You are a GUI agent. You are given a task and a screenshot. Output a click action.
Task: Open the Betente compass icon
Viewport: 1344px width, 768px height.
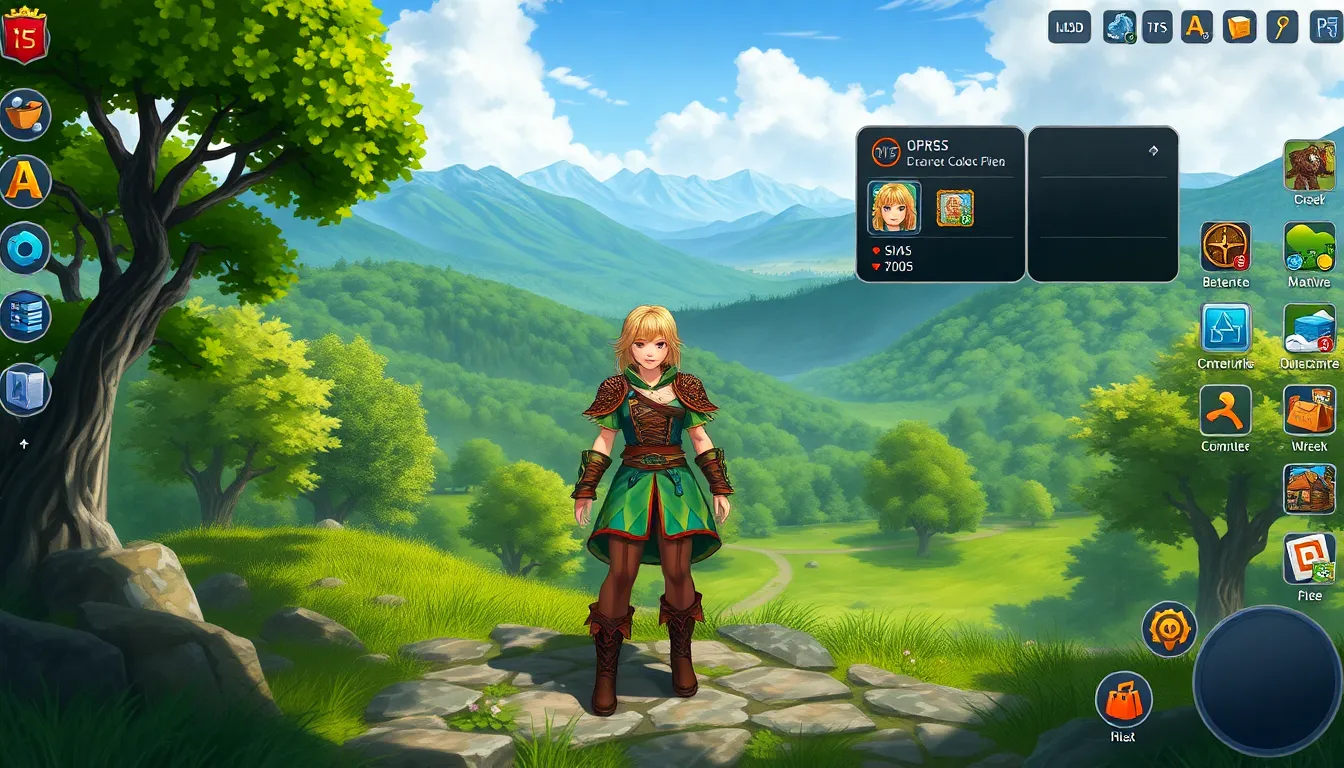(x=1225, y=247)
